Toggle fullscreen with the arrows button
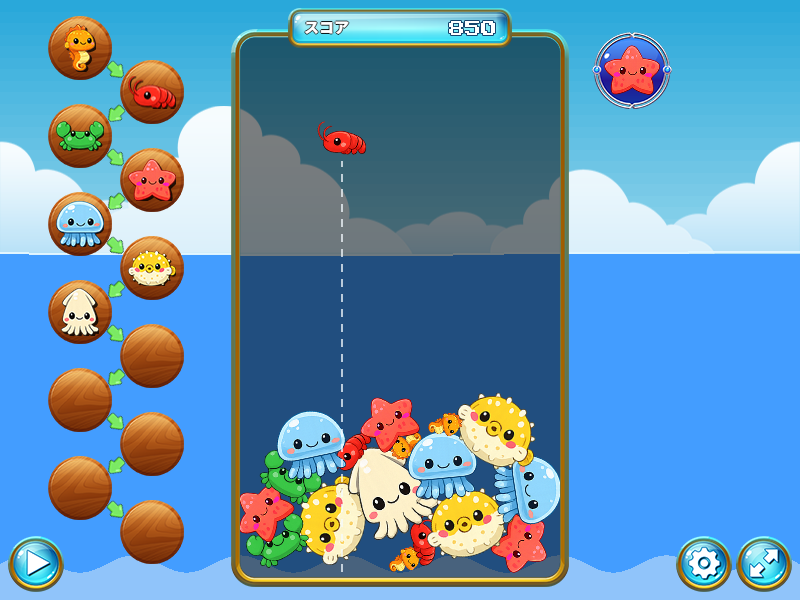Viewport: 800px width, 600px height. pyautogui.click(x=764, y=563)
